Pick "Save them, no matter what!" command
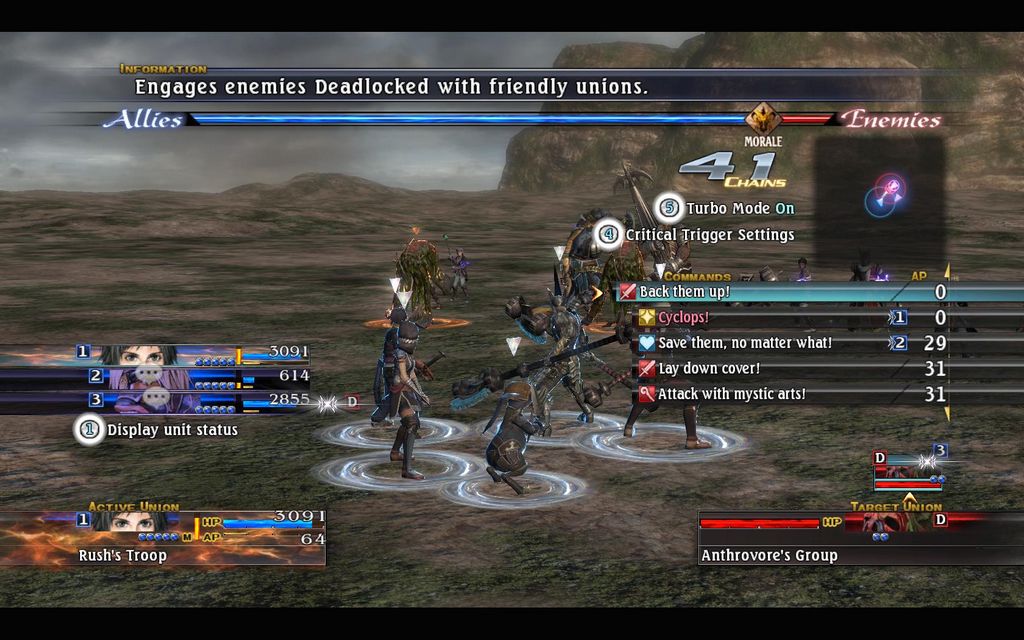 [744, 343]
